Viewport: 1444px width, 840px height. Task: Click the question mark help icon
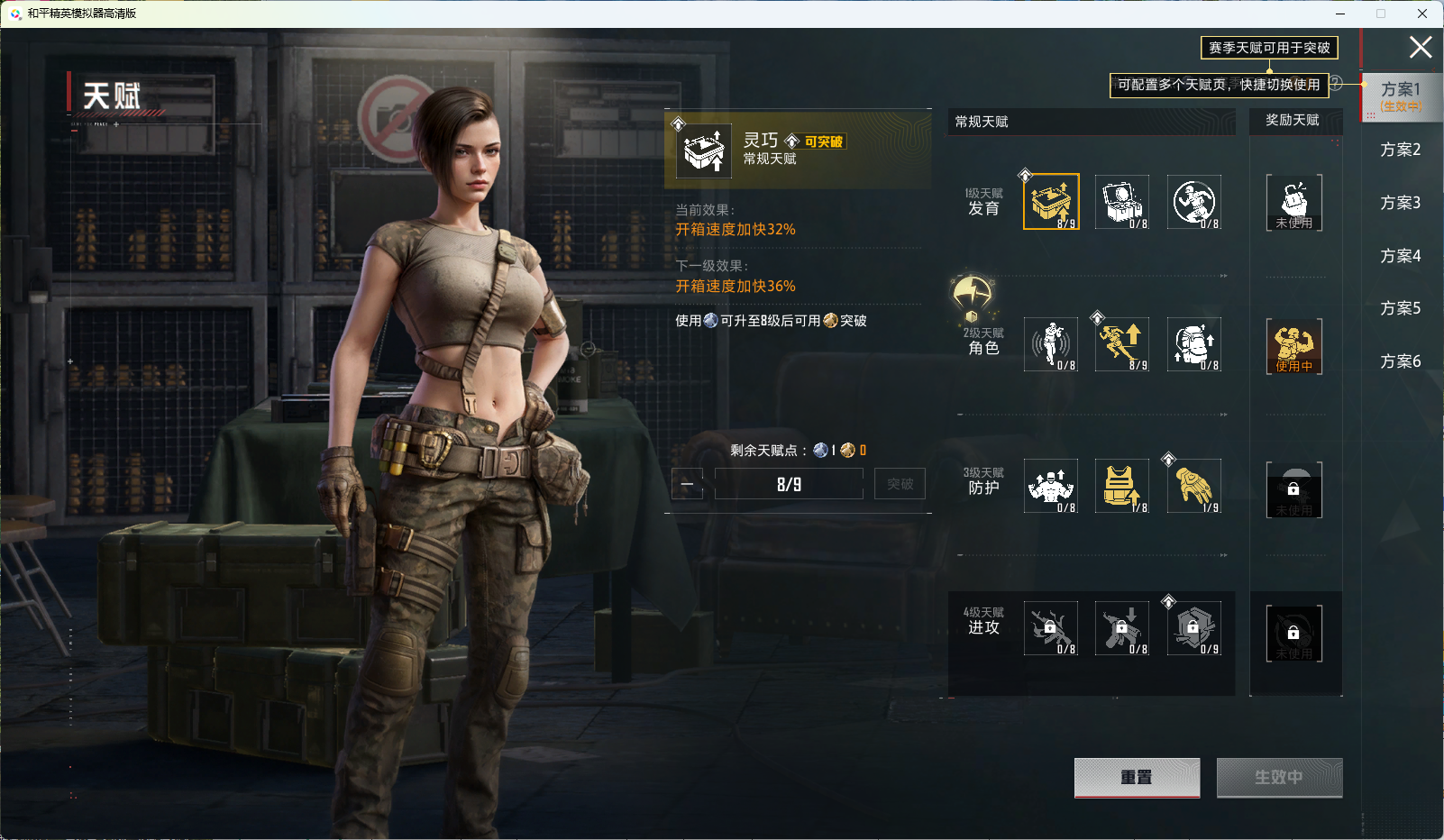tap(1337, 83)
